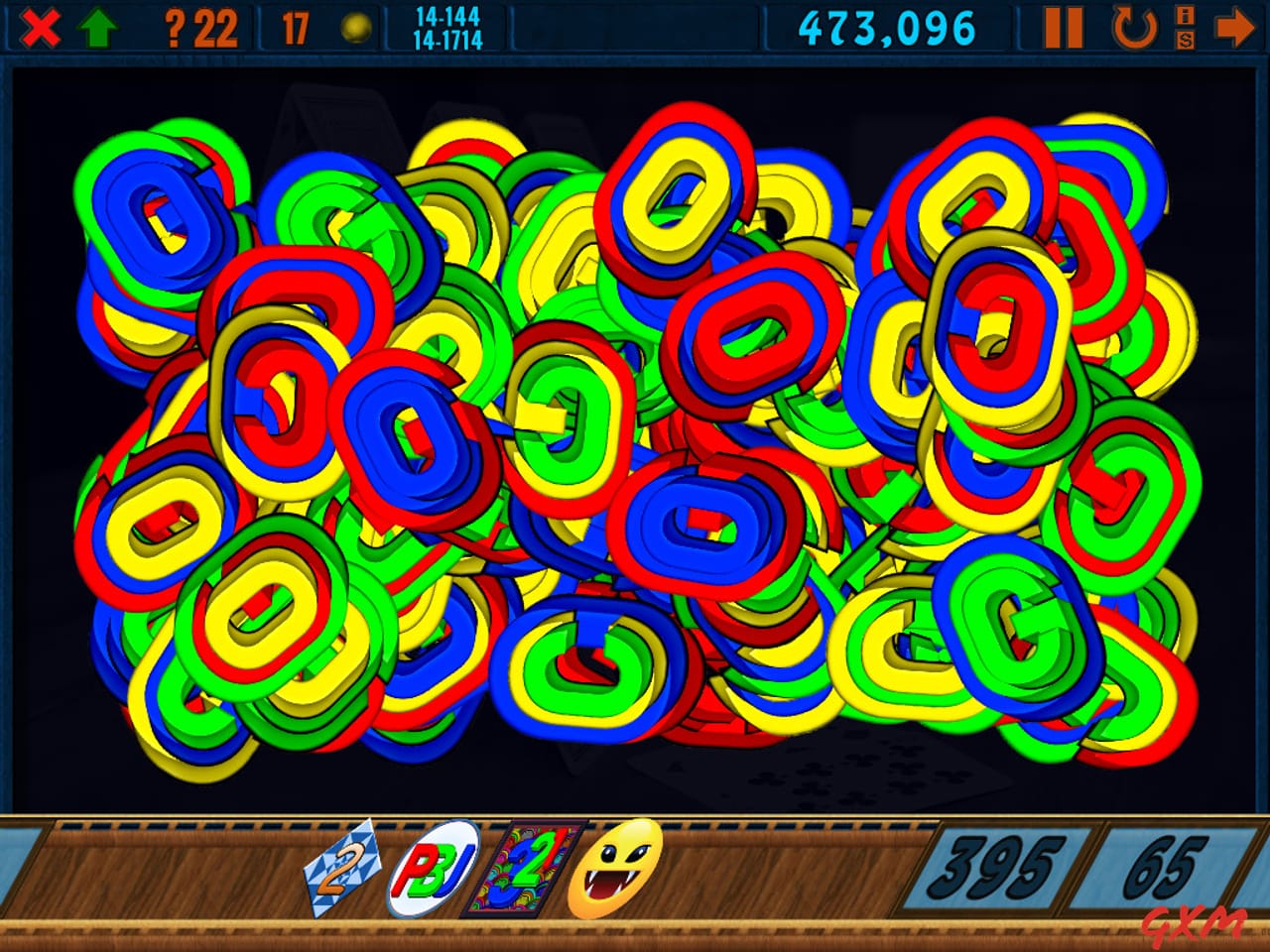Click the PBJ disc collectible
Image resolution: width=1270 pixels, height=952 pixels.
coord(433,868)
